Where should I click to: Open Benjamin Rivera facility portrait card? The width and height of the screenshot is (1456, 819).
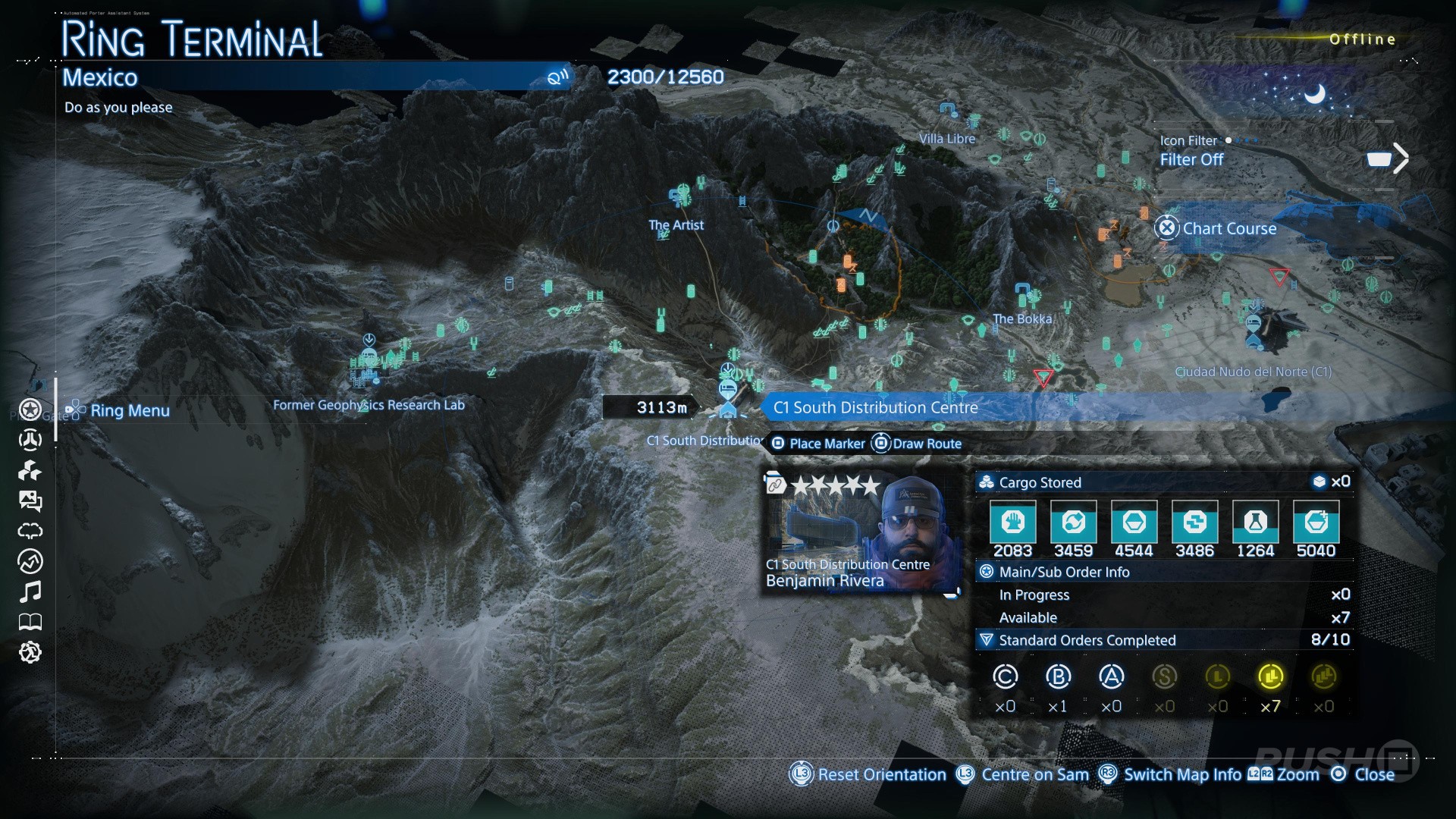click(x=861, y=533)
